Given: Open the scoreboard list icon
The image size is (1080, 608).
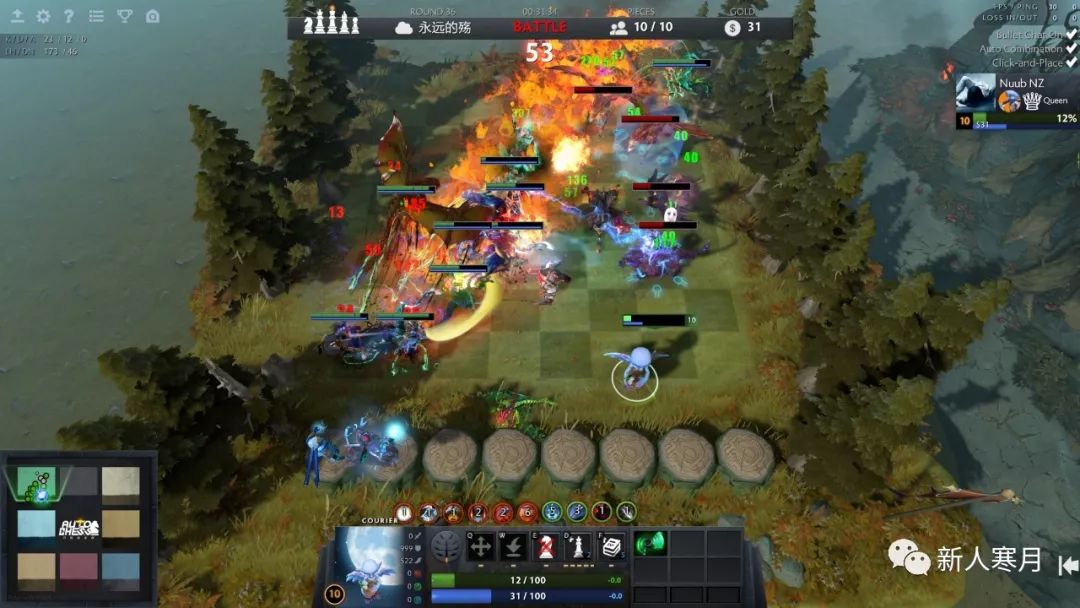Looking at the screenshot, I should tap(96, 16).
